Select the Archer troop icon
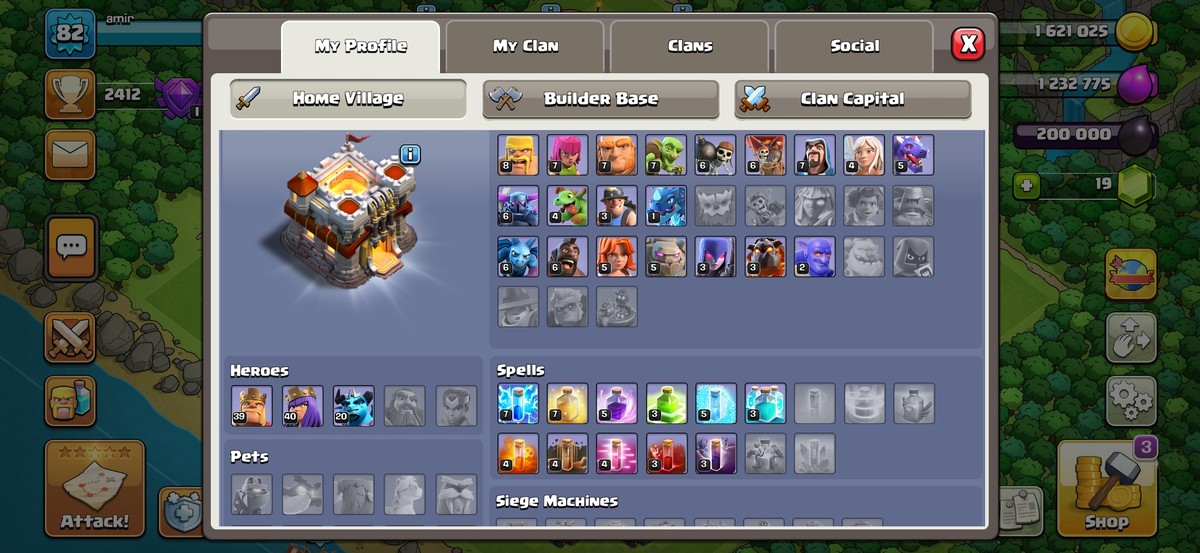The height and width of the screenshot is (553, 1200). point(567,155)
